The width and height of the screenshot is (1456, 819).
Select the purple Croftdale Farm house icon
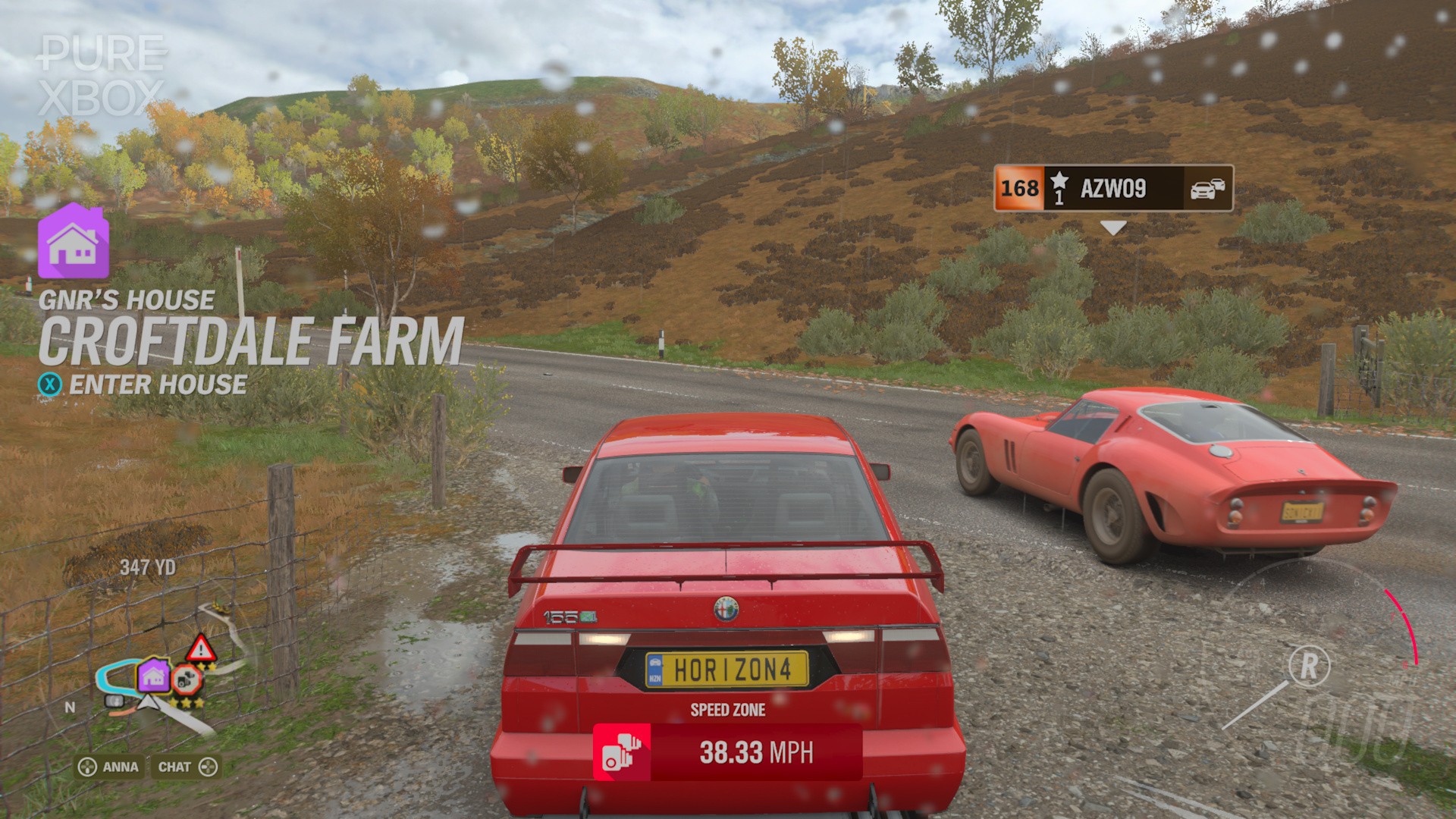(74, 241)
